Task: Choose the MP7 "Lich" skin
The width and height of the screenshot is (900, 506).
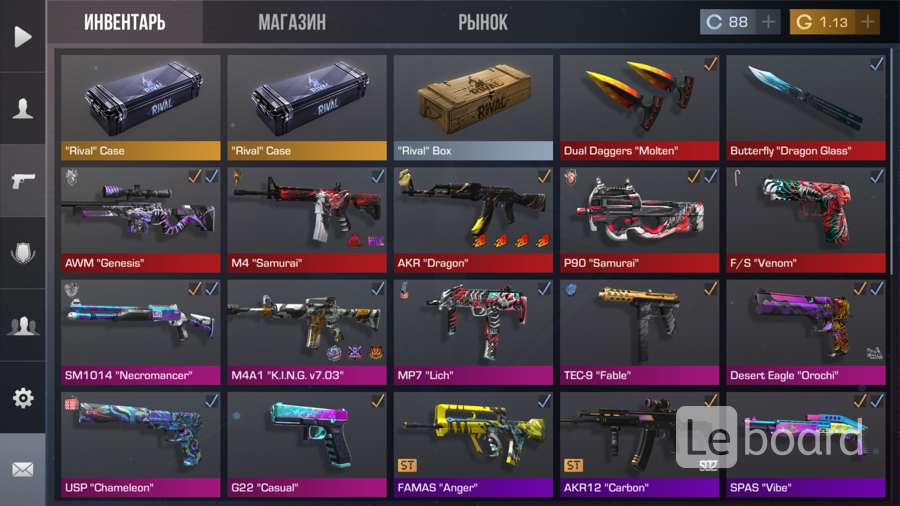Action: pyautogui.click(x=473, y=332)
